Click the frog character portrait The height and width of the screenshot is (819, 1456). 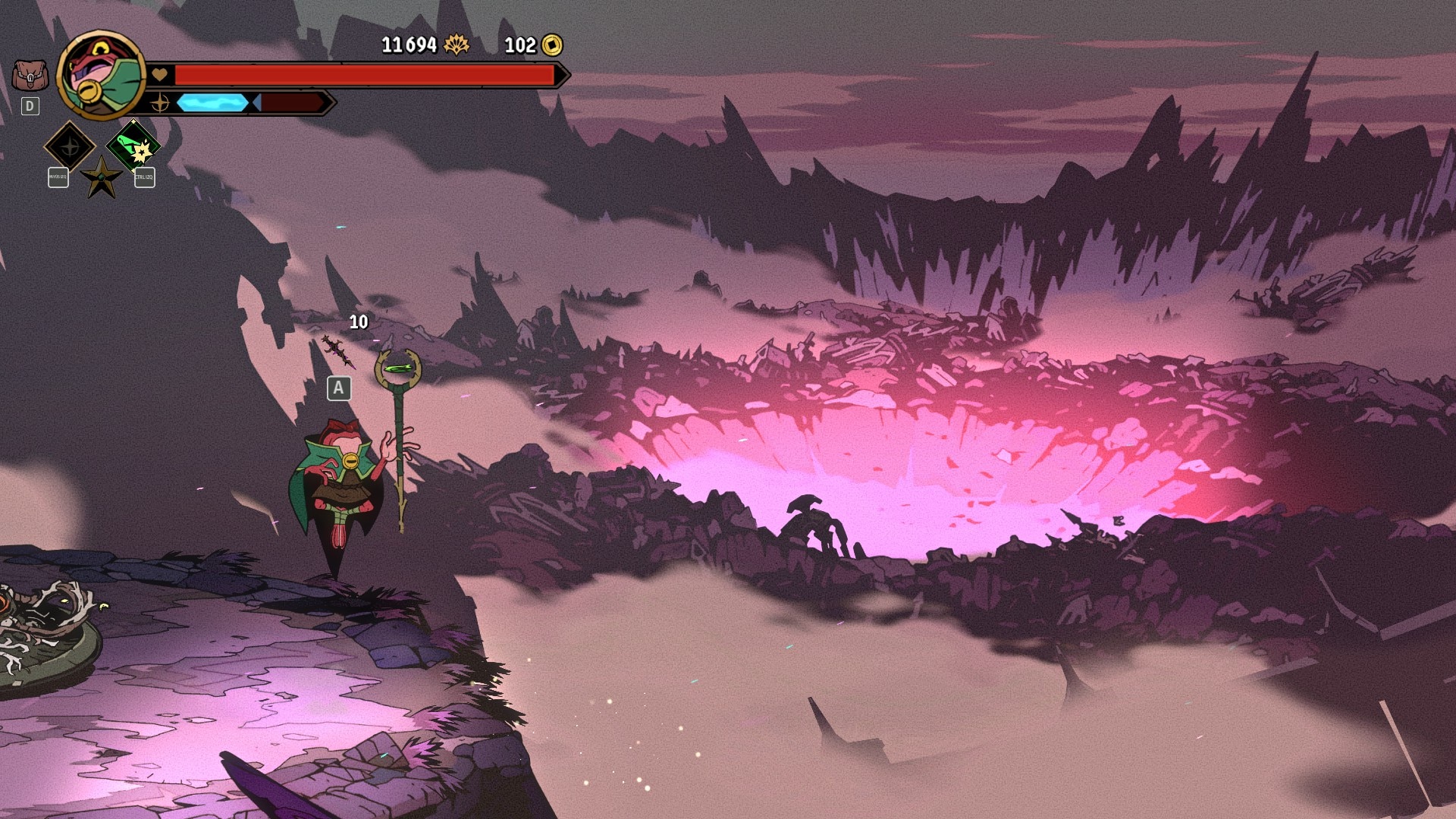100,75
